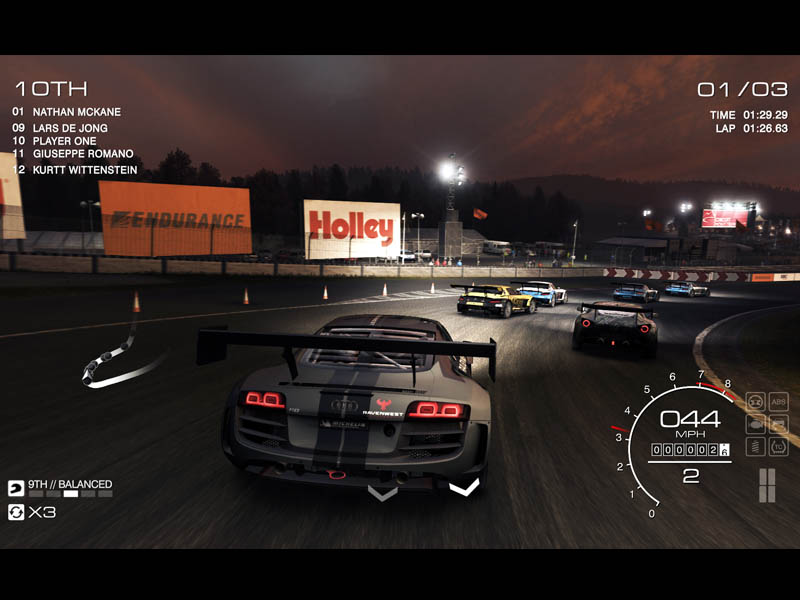
Task: Activate the flashback rewind icon
Action: (16, 512)
